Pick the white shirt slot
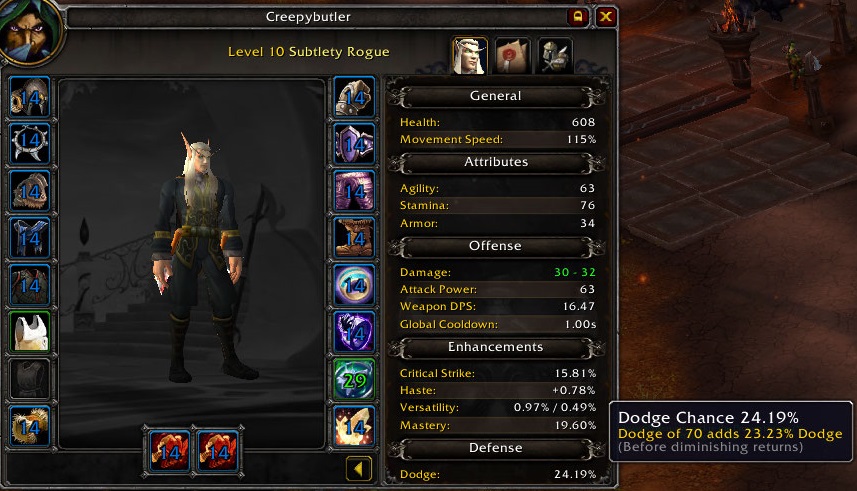 [x=30, y=331]
